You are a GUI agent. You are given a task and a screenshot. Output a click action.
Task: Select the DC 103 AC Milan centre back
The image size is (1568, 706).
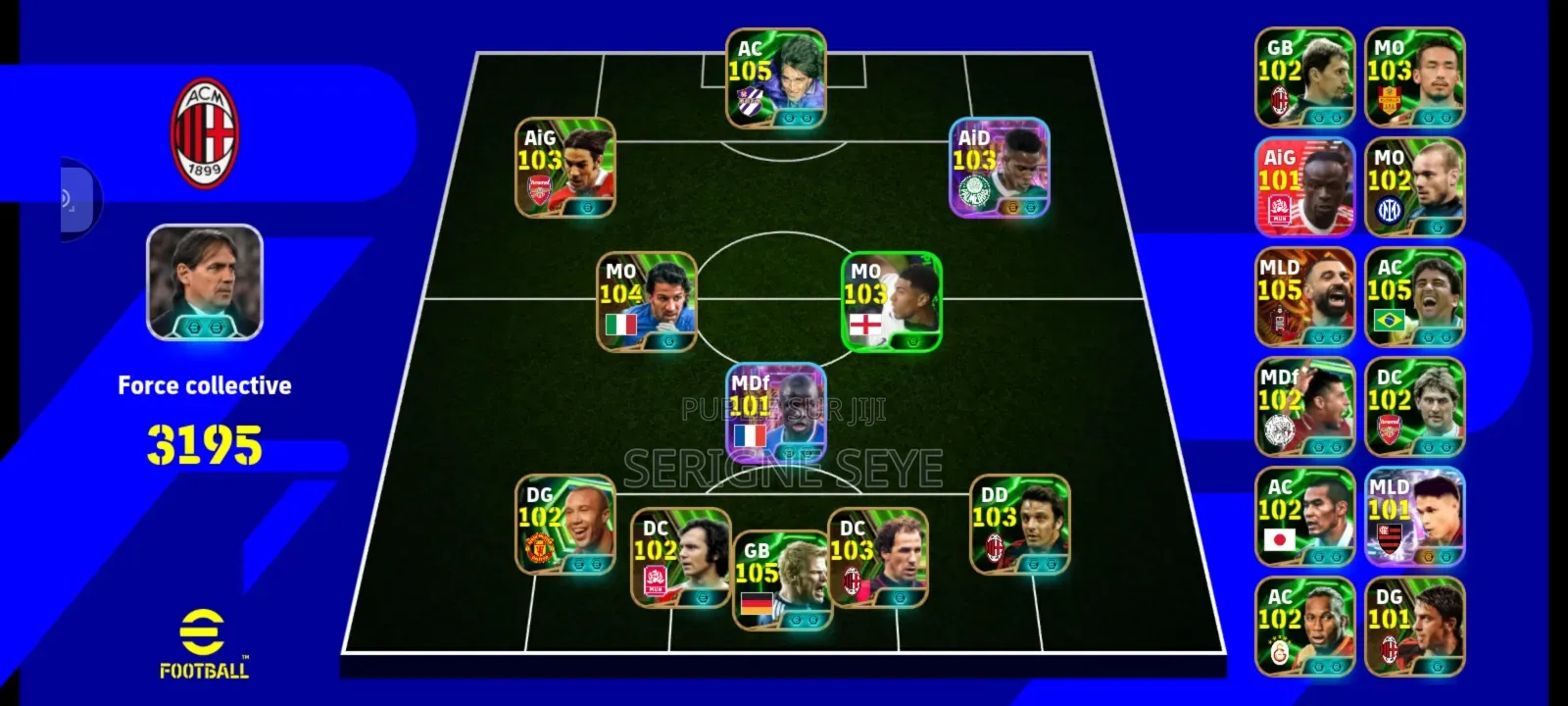(877, 558)
